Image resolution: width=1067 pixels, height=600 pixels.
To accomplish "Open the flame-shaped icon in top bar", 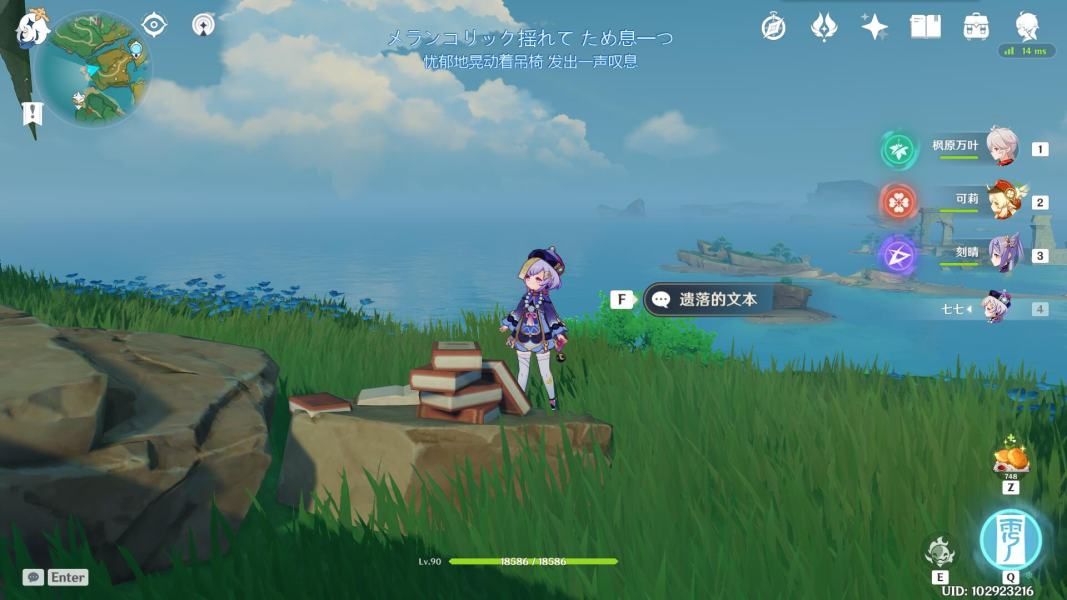I will tap(823, 27).
